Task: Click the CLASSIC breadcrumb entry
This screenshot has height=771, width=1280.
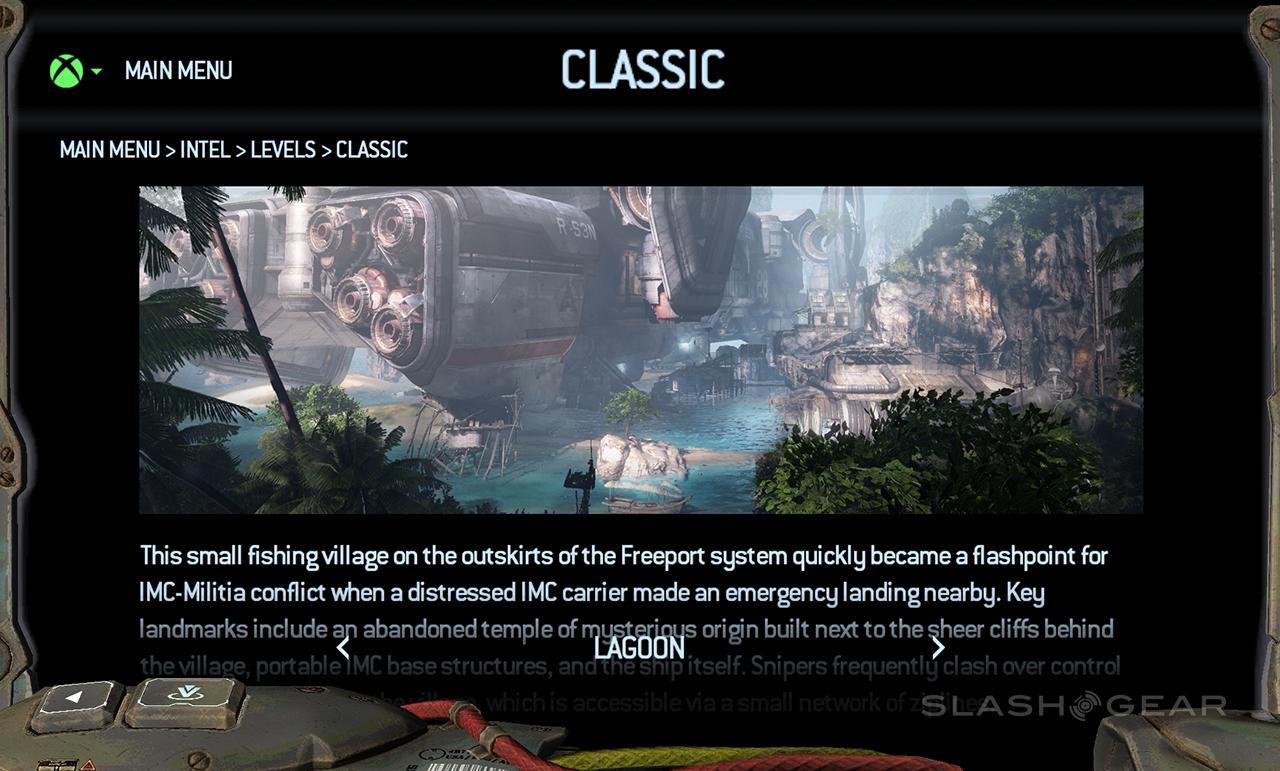Action: 372,150
